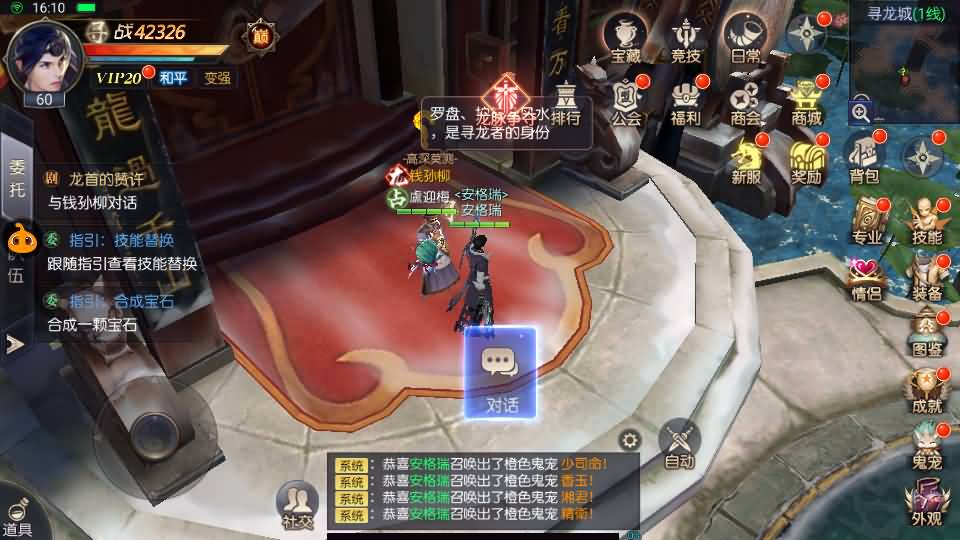This screenshot has width=960, height=540.
Task: Open the 福利 welfare rewards
Action: coord(686,102)
